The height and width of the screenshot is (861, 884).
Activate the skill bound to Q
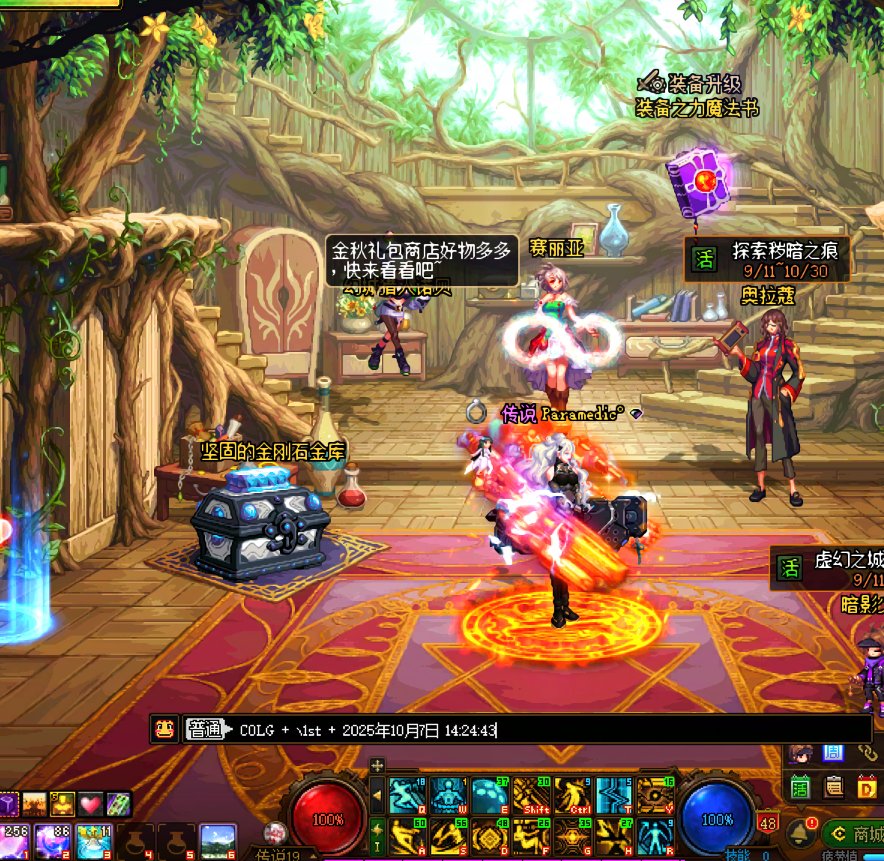406,796
